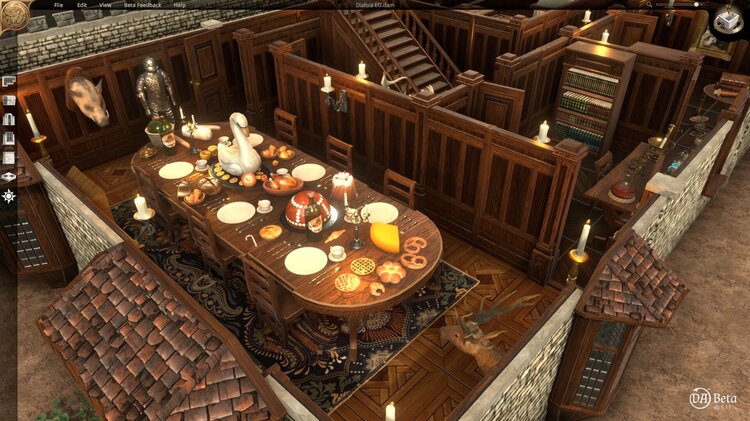
Task: Open the Beta Feedback menu
Action: click(140, 5)
